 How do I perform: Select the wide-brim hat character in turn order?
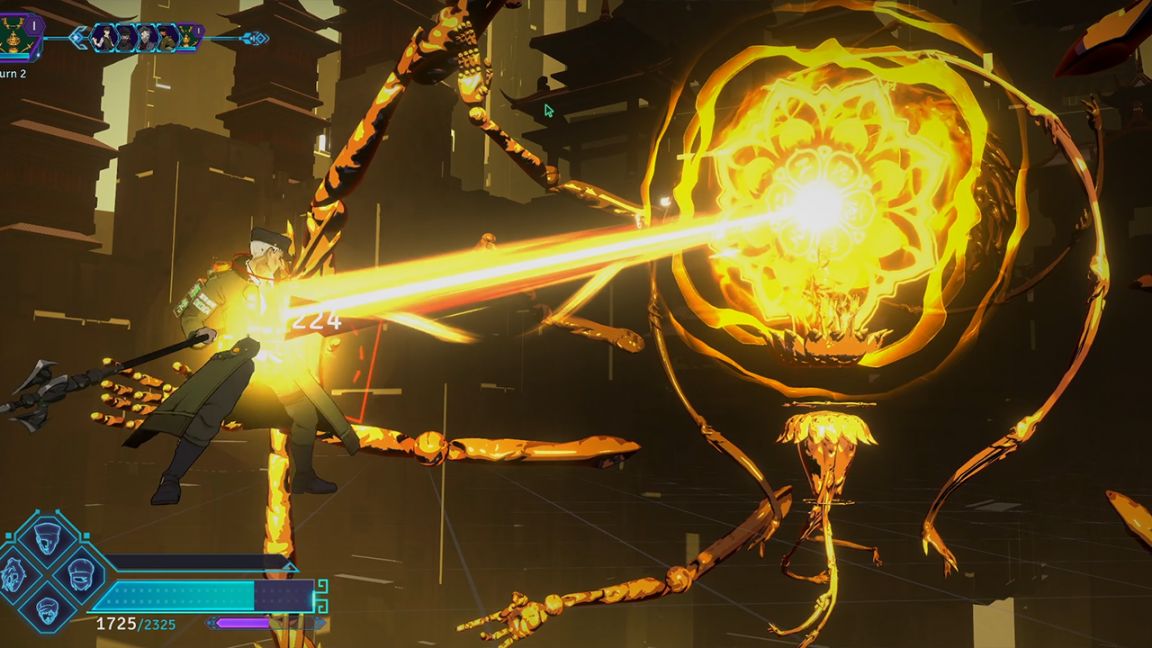(x=125, y=38)
